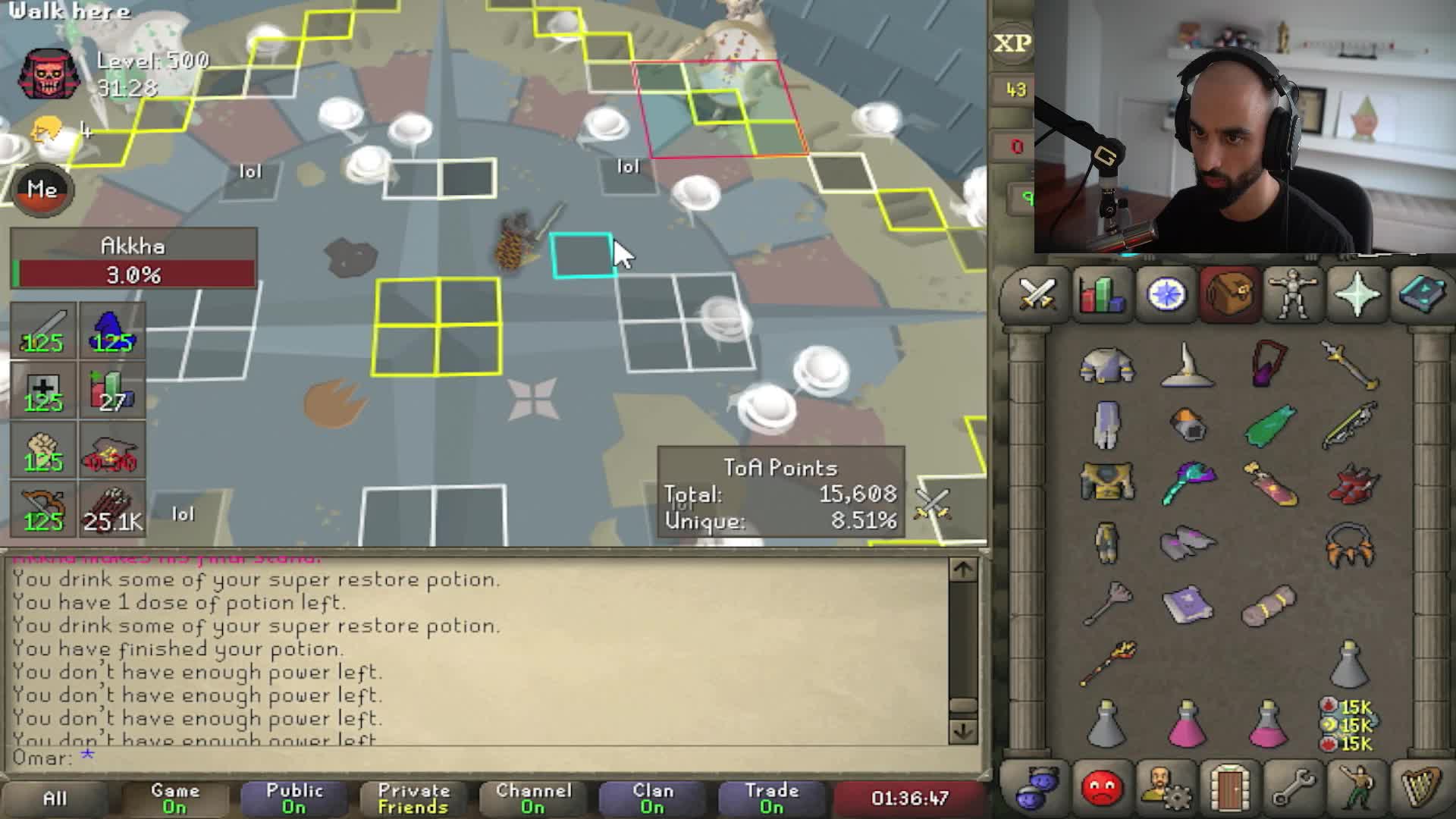Click the Ancestral hat inventory slot
The width and height of the screenshot is (1456, 819).
pos(1188,366)
